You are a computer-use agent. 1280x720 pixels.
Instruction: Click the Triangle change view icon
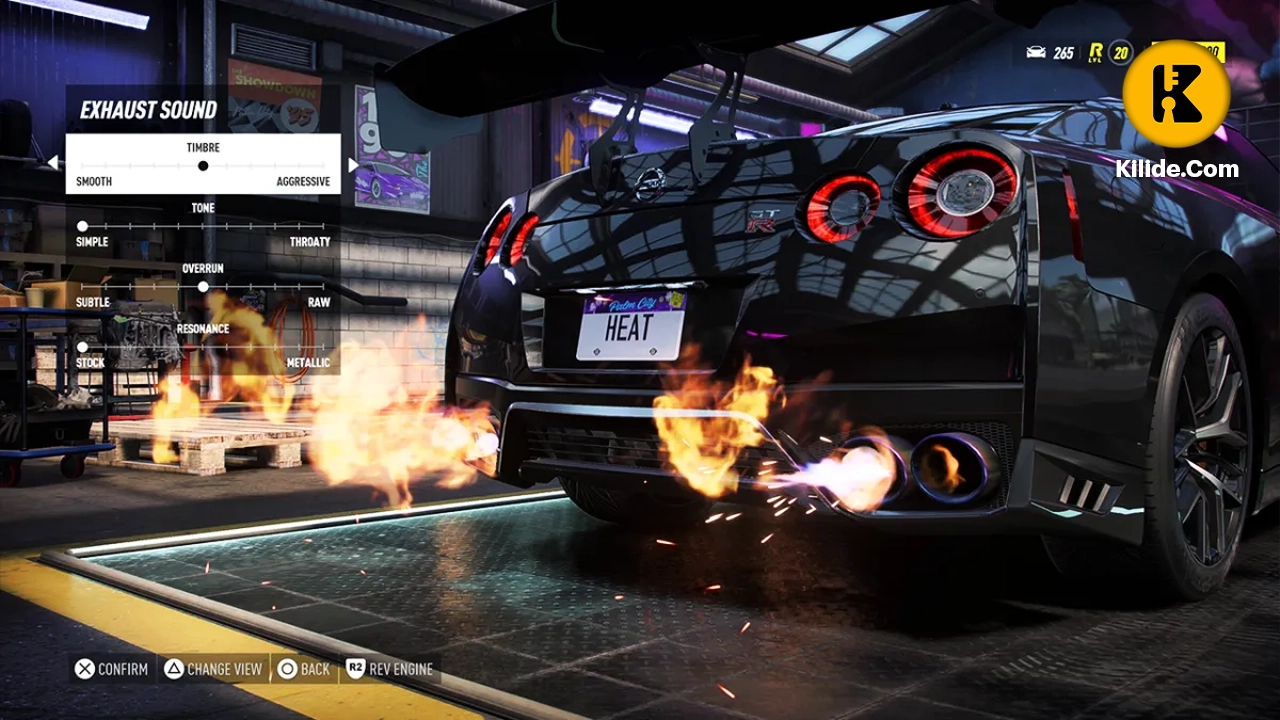(173, 669)
